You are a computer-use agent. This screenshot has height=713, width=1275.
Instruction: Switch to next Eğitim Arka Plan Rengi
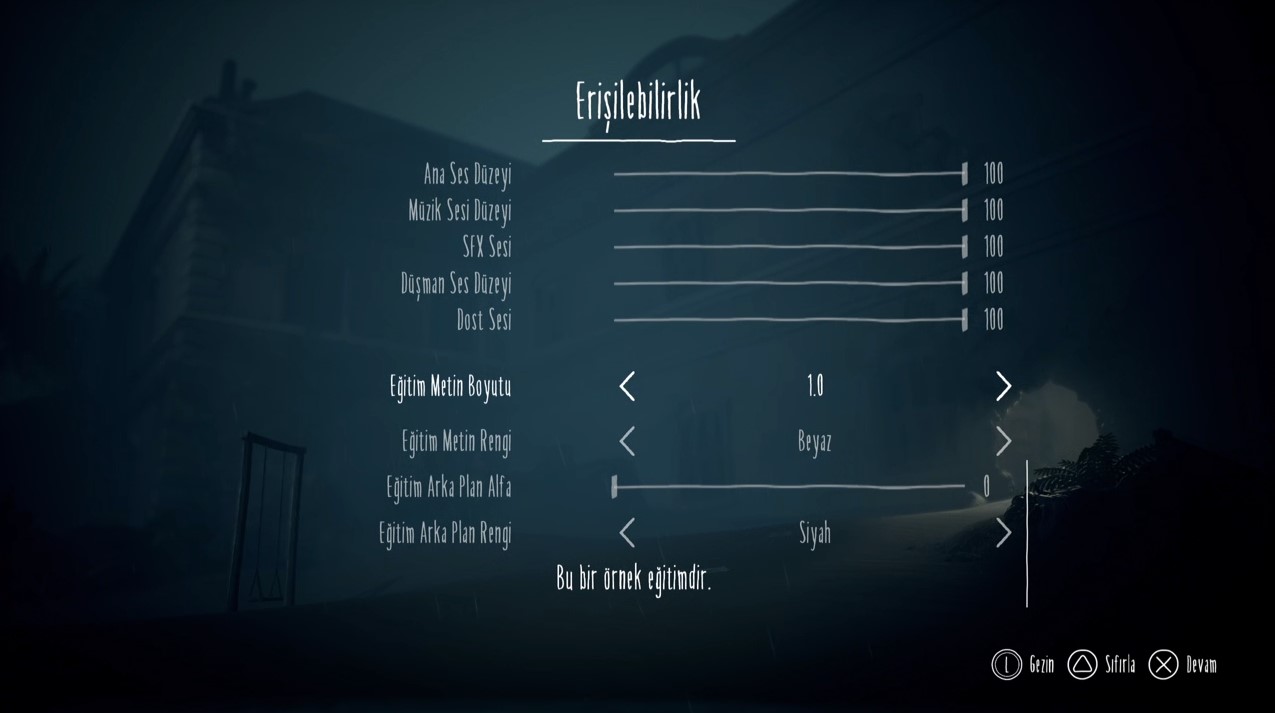[x=1003, y=533]
